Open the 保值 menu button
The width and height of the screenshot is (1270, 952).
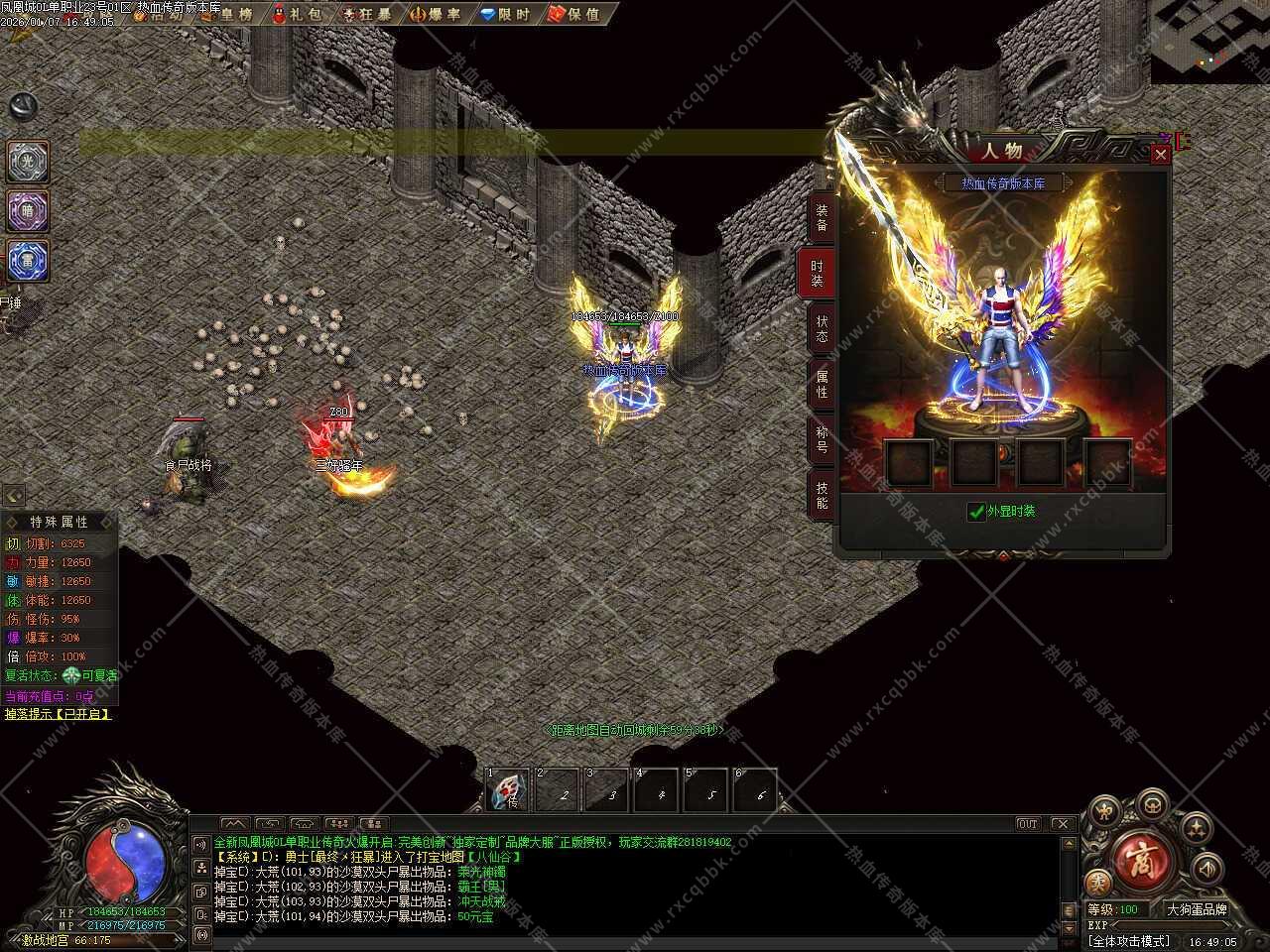click(574, 14)
